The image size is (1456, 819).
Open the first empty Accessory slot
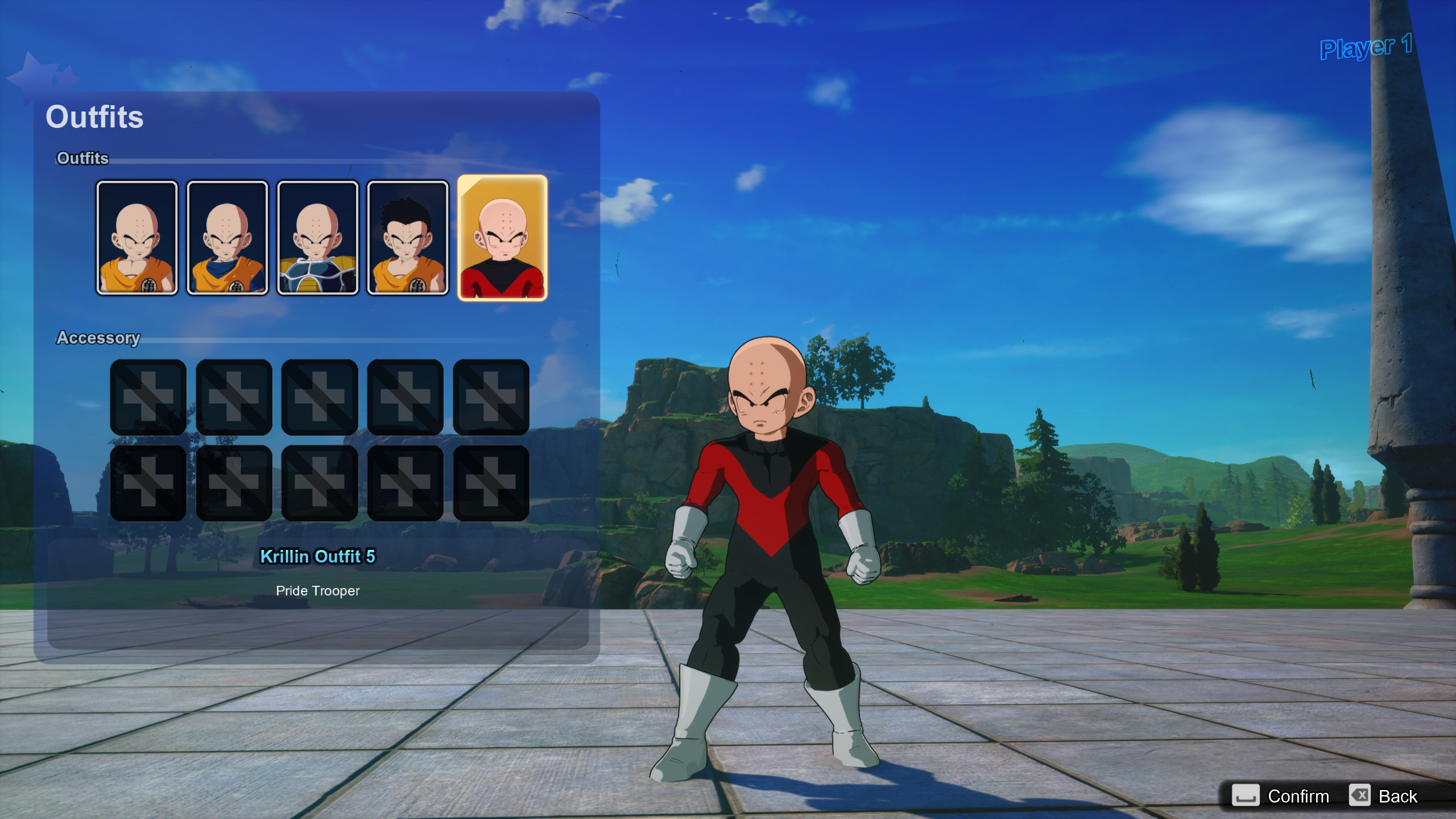(x=148, y=398)
